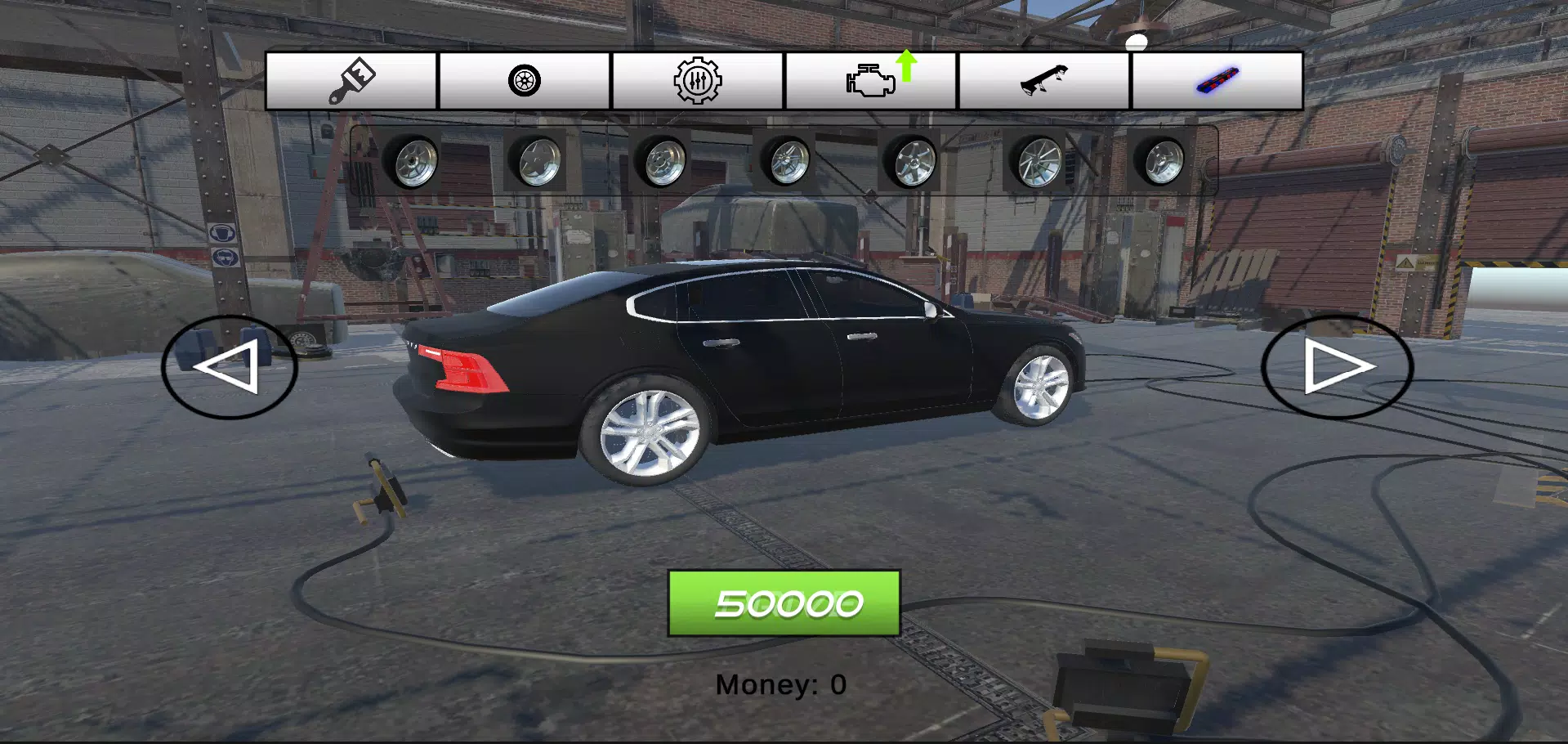Viewport: 1568px width, 744px height.
Task: Select the spoiler customization icon
Action: coord(1043,79)
